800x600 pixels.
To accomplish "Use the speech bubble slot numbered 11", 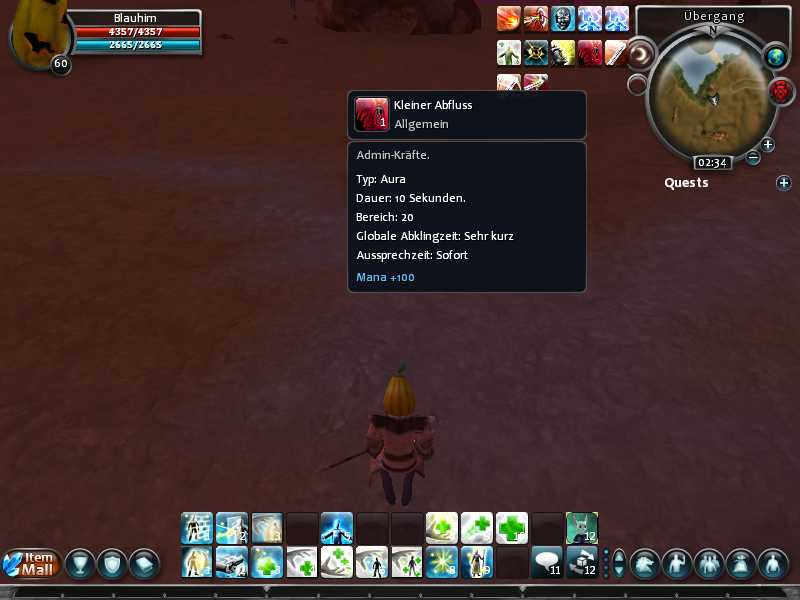I will [x=546, y=562].
